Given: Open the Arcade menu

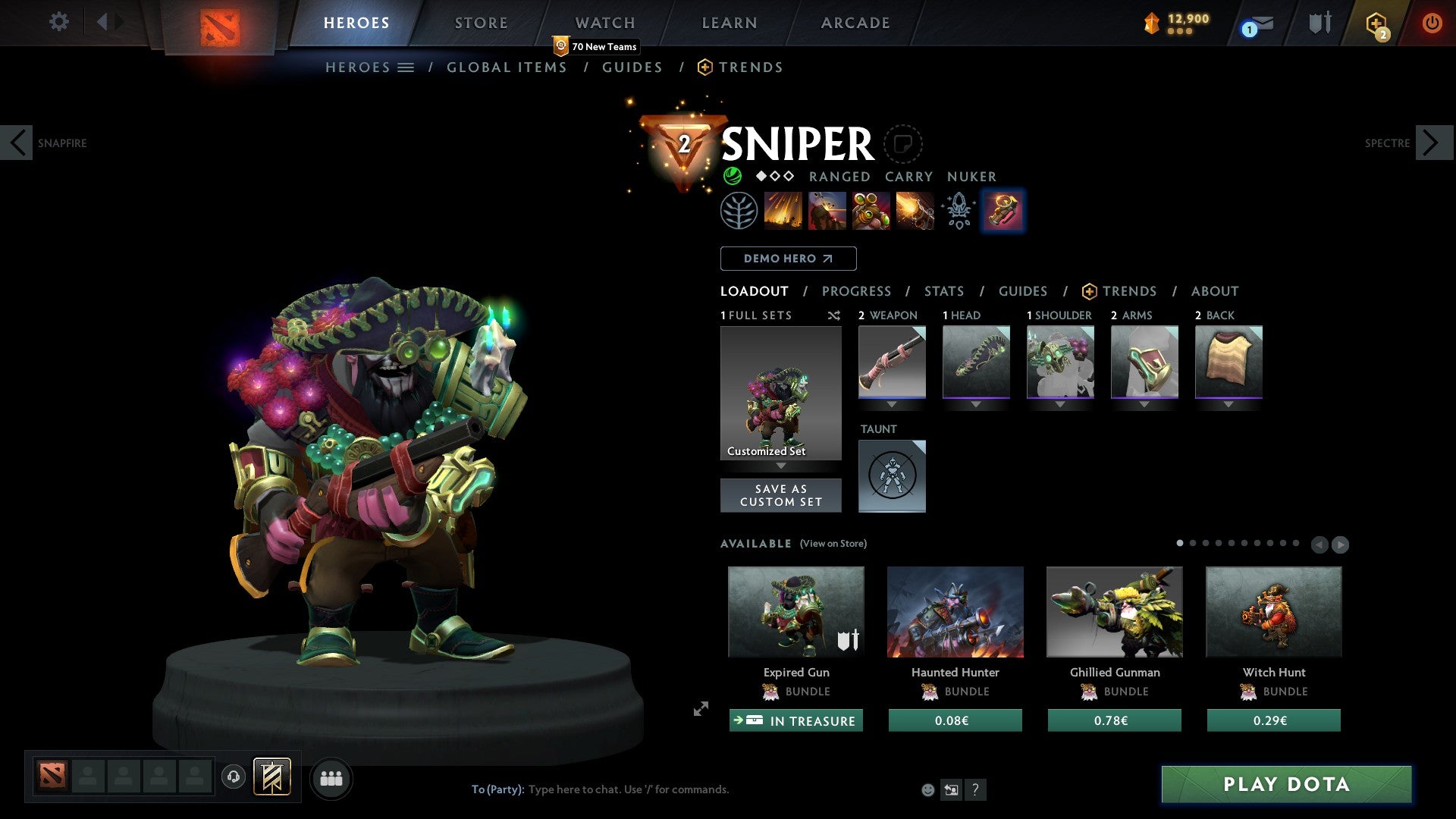Looking at the screenshot, I should click(x=855, y=22).
